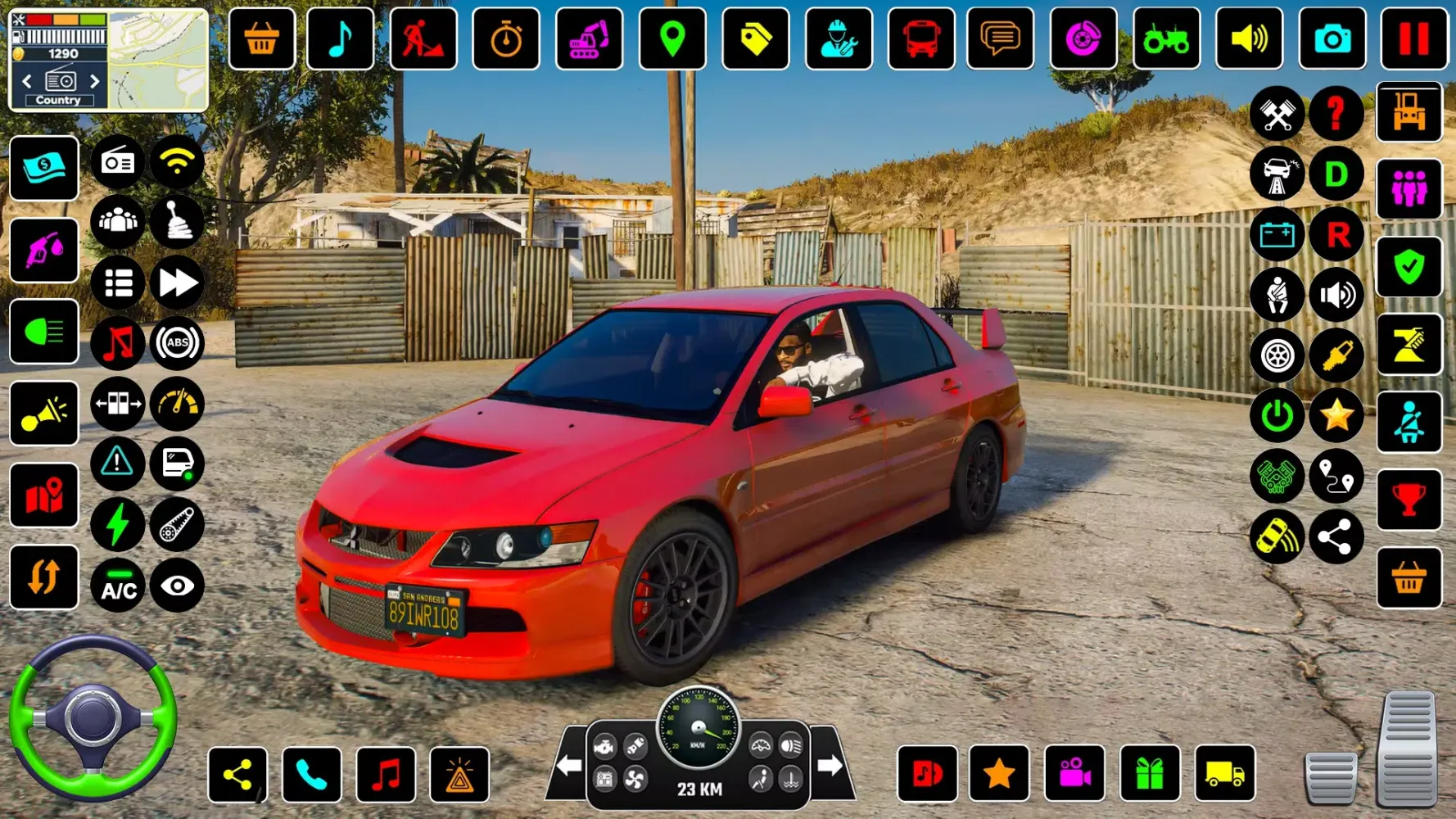Switch to next radio station arrow
Image resolution: width=1456 pixels, height=819 pixels.
point(95,81)
